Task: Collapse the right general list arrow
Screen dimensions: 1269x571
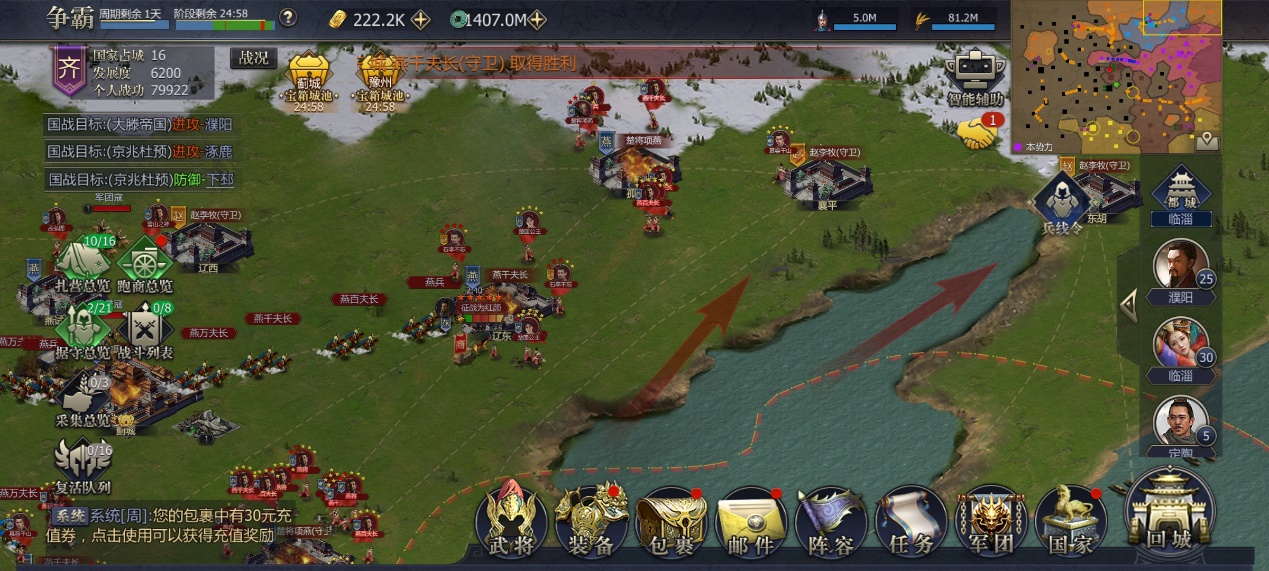Action: (1129, 305)
